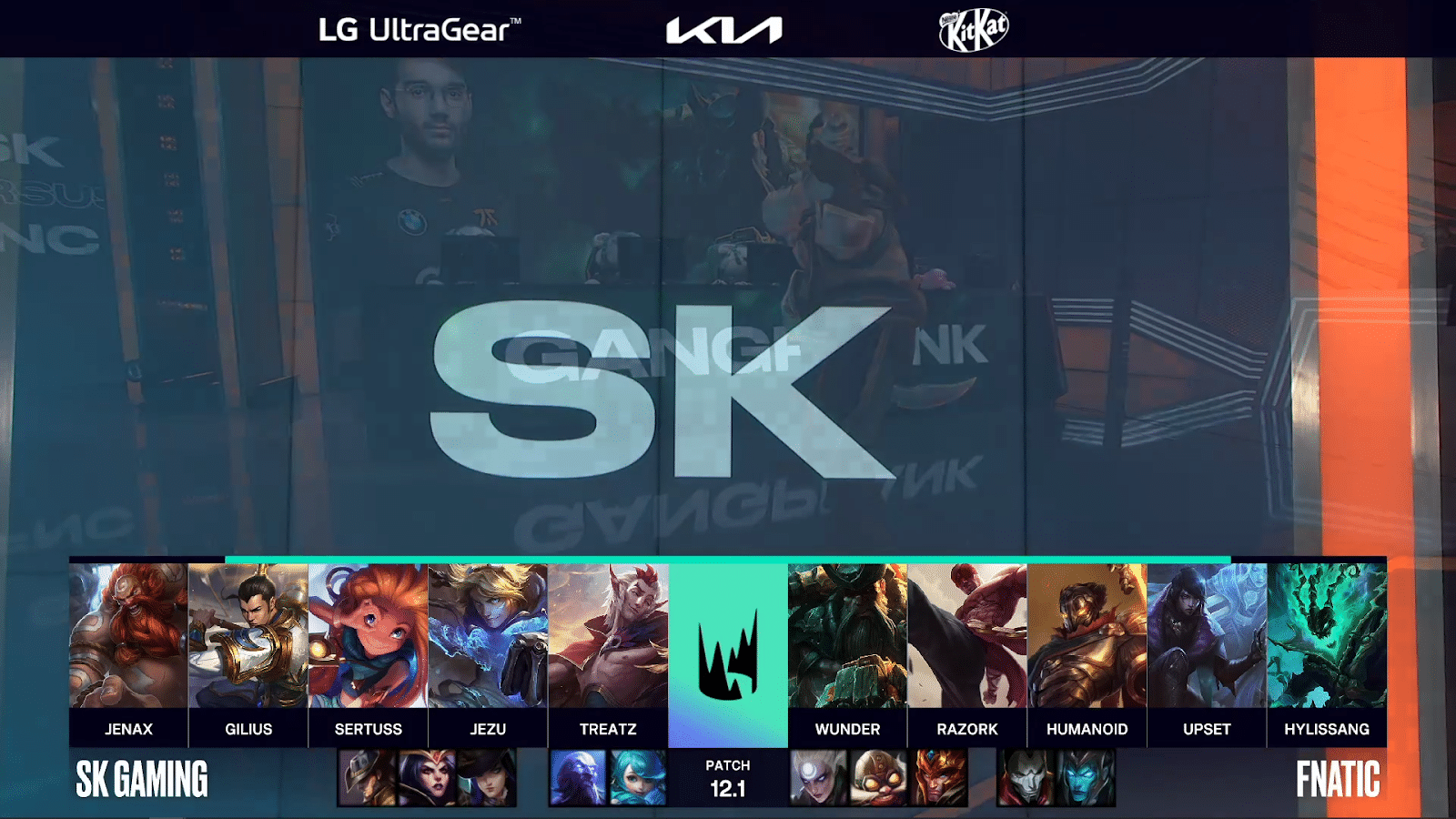This screenshot has width=1456, height=819.
Task: Choose the Gwen ban icon
Action: point(637,778)
